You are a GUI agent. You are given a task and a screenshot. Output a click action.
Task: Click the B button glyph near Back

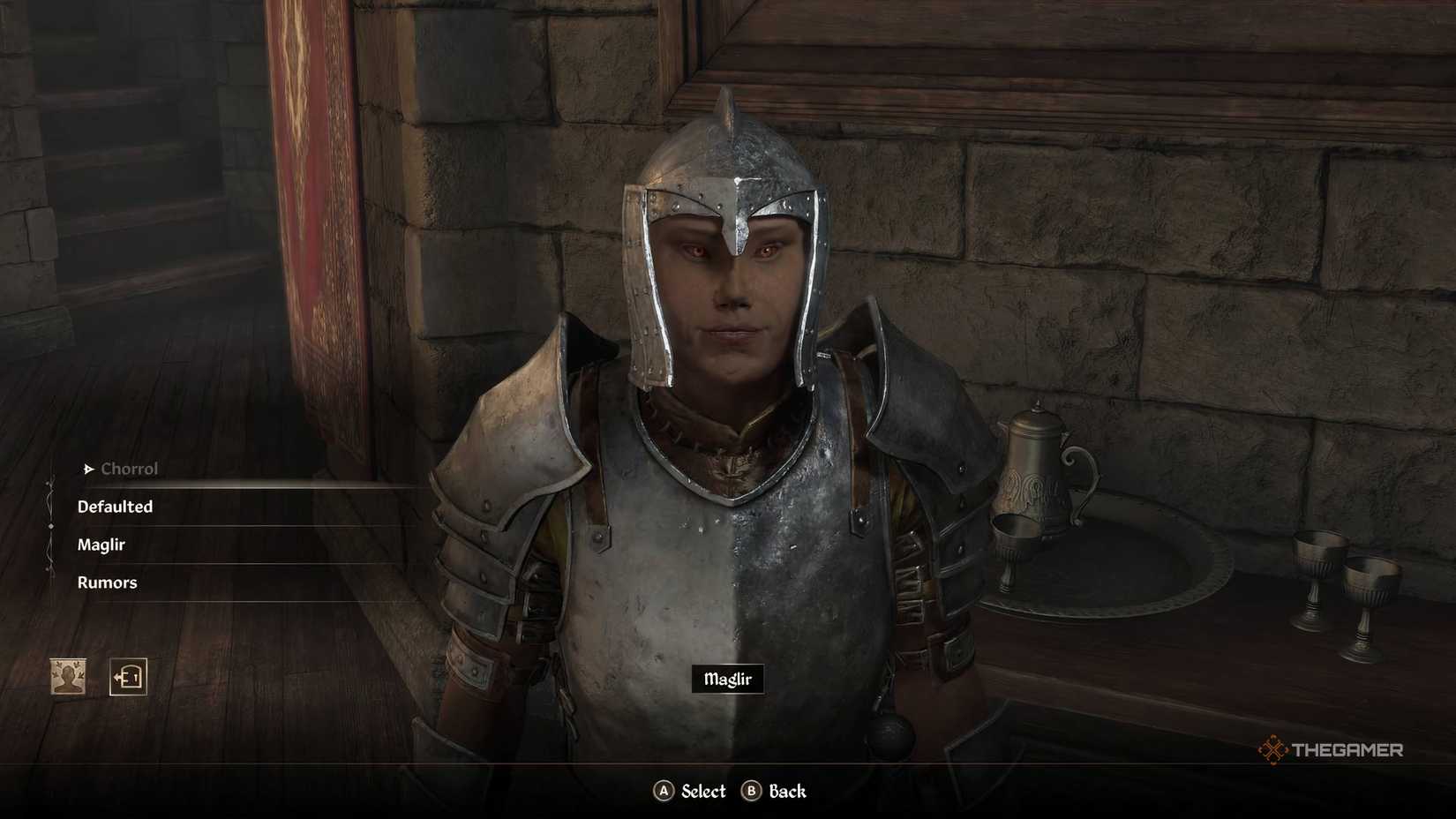pos(754,792)
